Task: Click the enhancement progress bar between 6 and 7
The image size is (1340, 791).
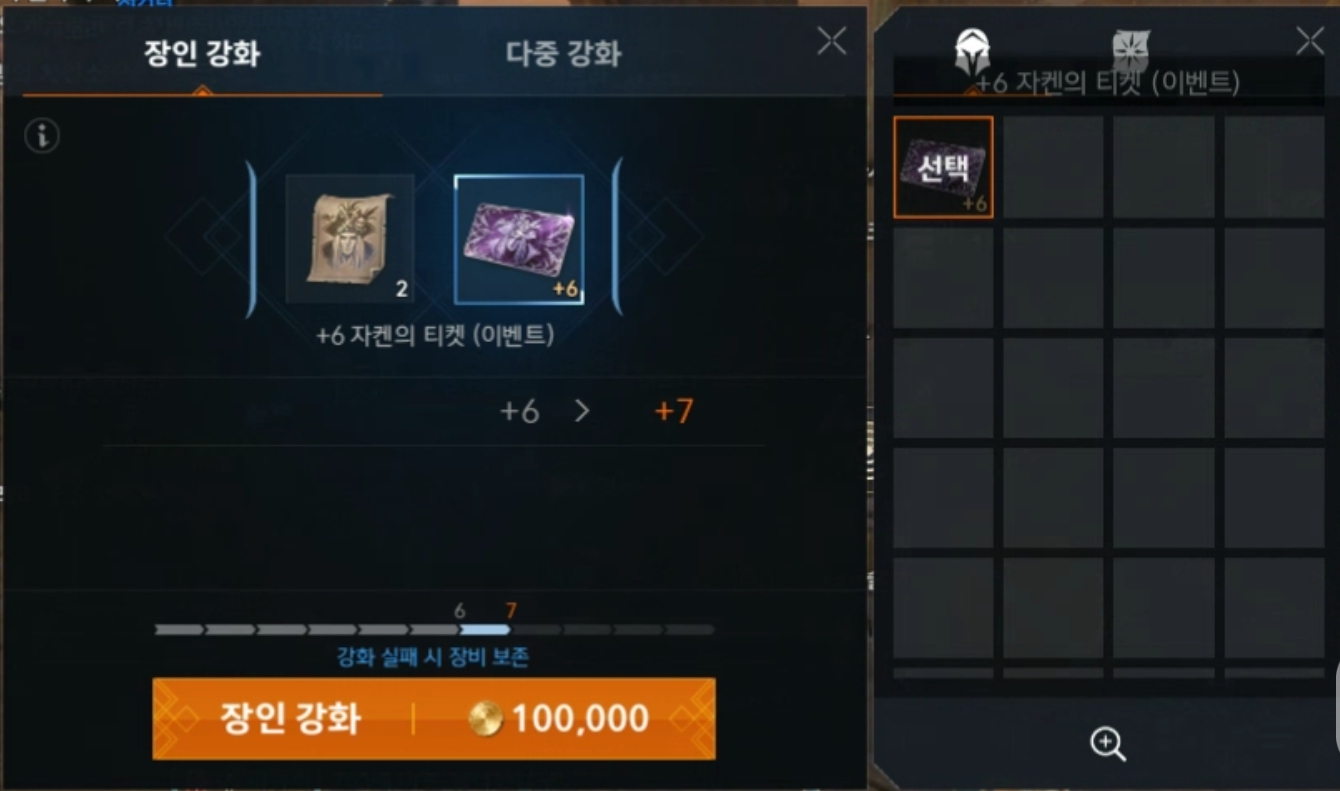Action: tap(487, 629)
